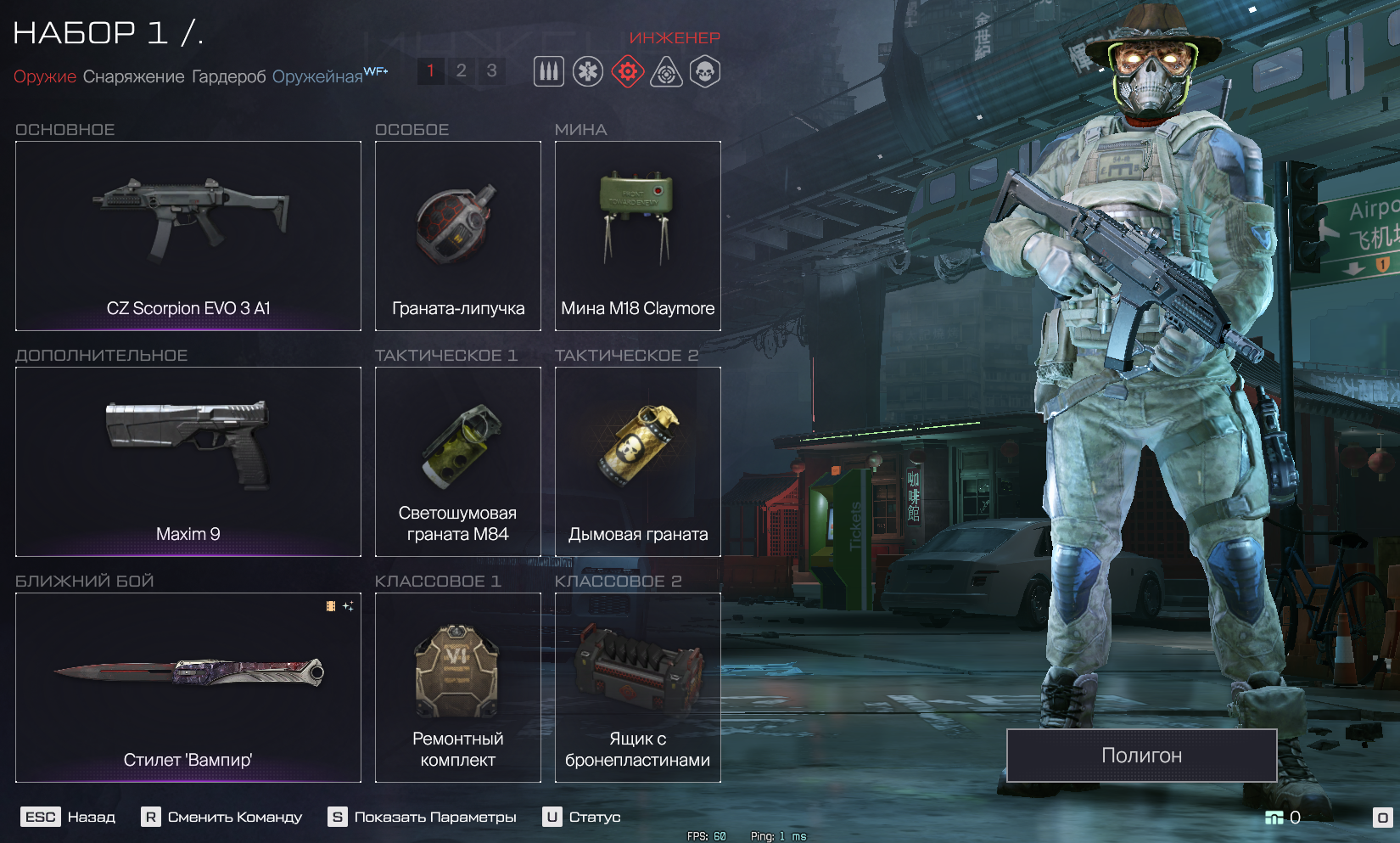Change the Maxim 9 secondary weapon
The image size is (1400, 843).
[x=188, y=462]
